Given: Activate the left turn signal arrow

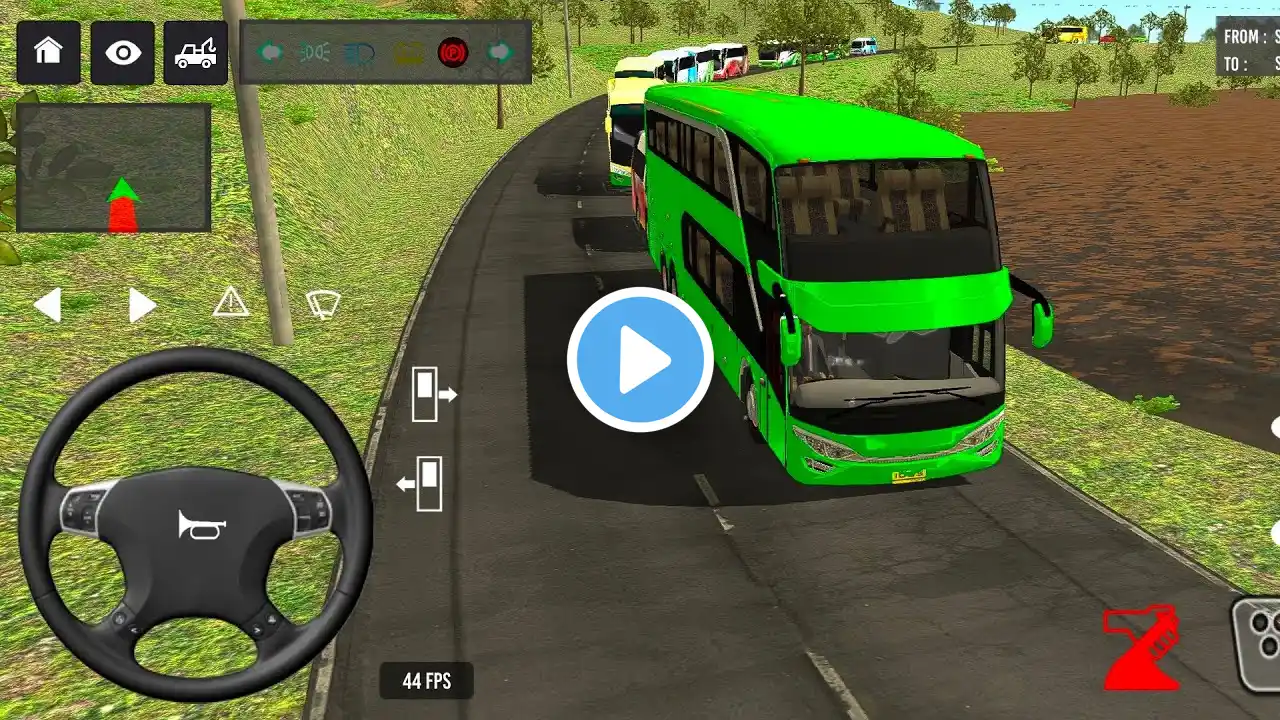Looking at the screenshot, I should [48, 305].
